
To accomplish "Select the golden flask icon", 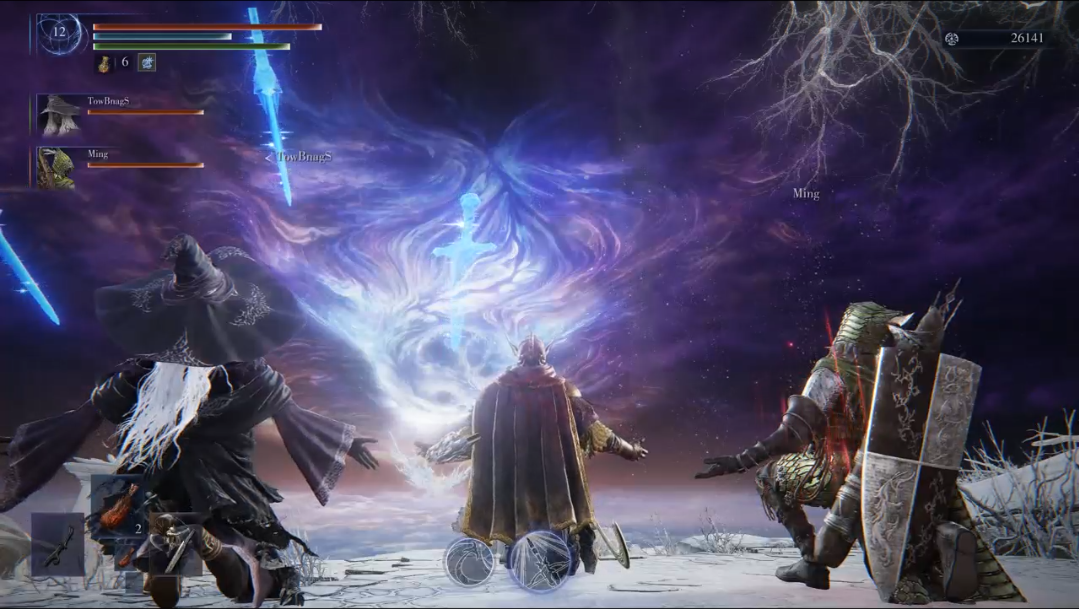I will click(104, 62).
